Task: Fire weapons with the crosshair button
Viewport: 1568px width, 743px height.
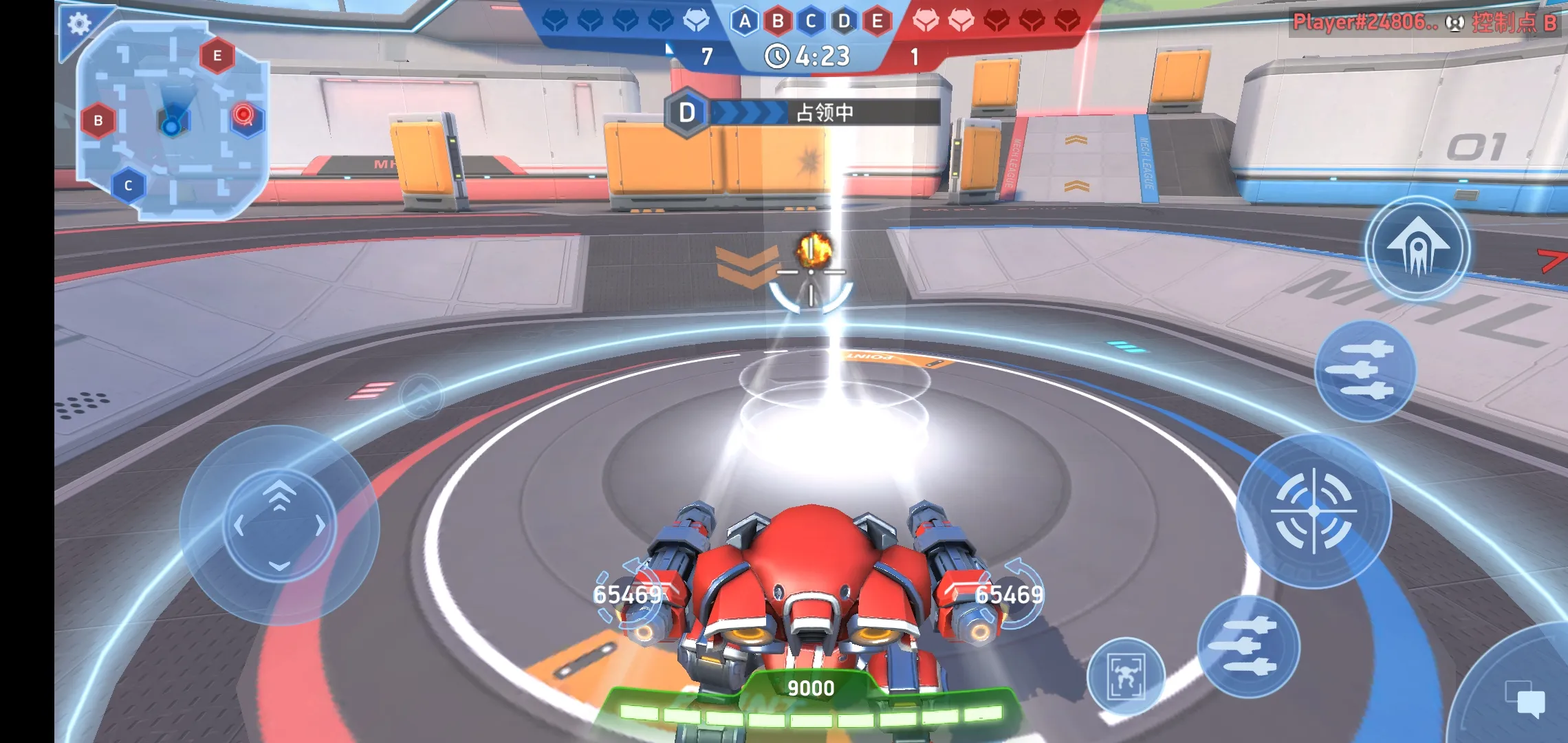Action: (1314, 511)
